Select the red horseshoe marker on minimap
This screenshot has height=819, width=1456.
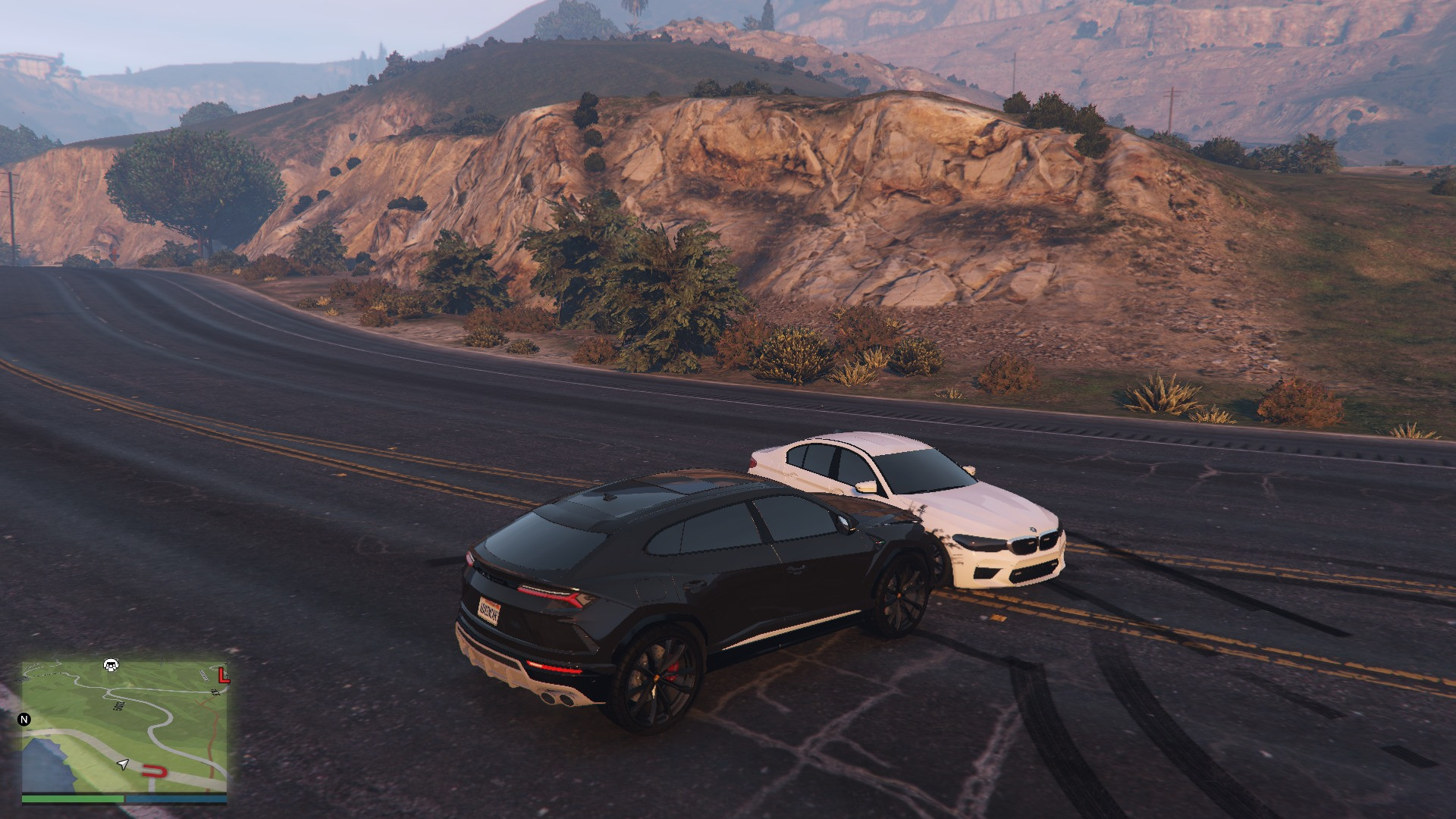click(x=155, y=772)
